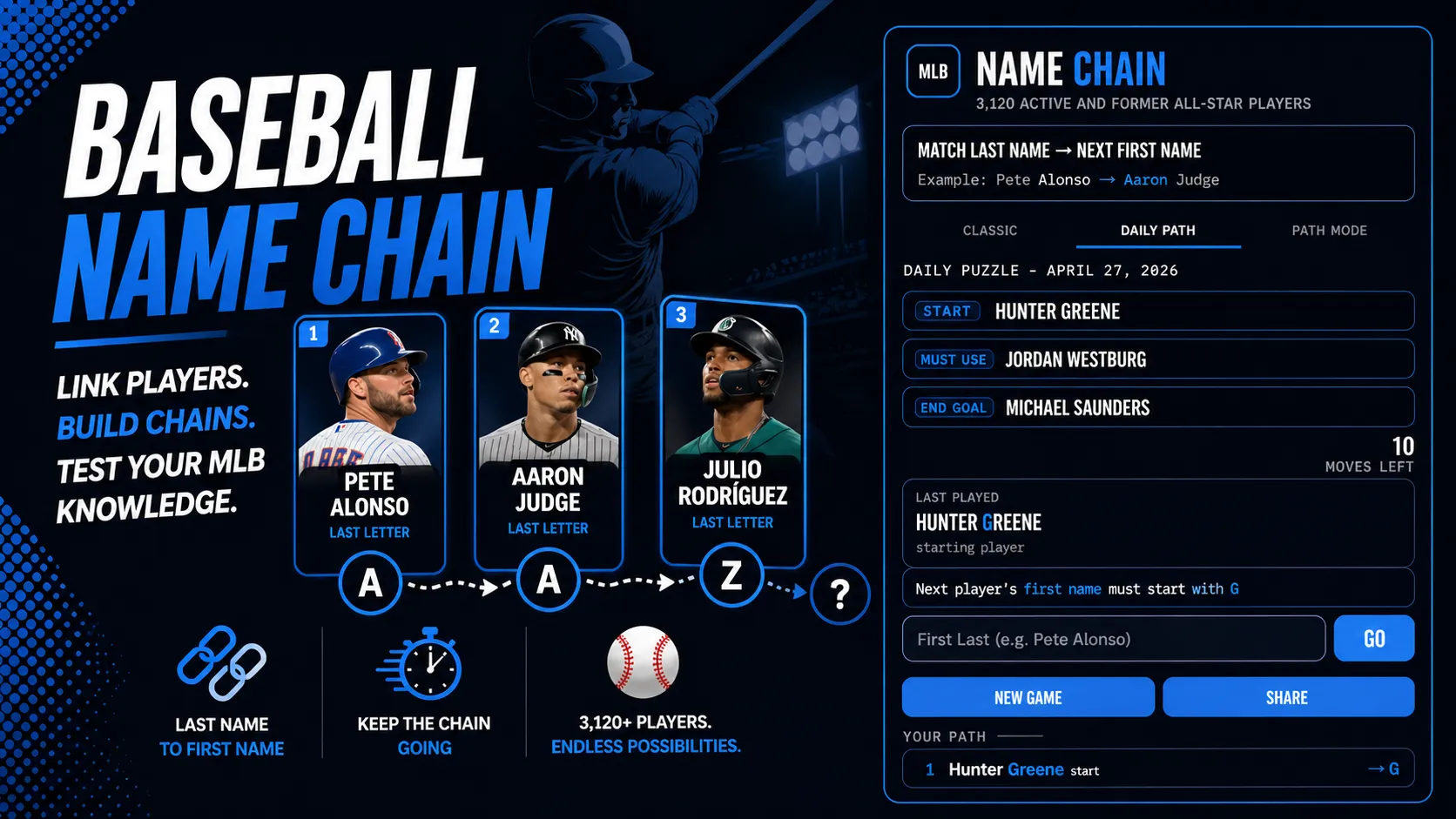Click the END GOAL chip beside Michael Saunders

click(952, 407)
